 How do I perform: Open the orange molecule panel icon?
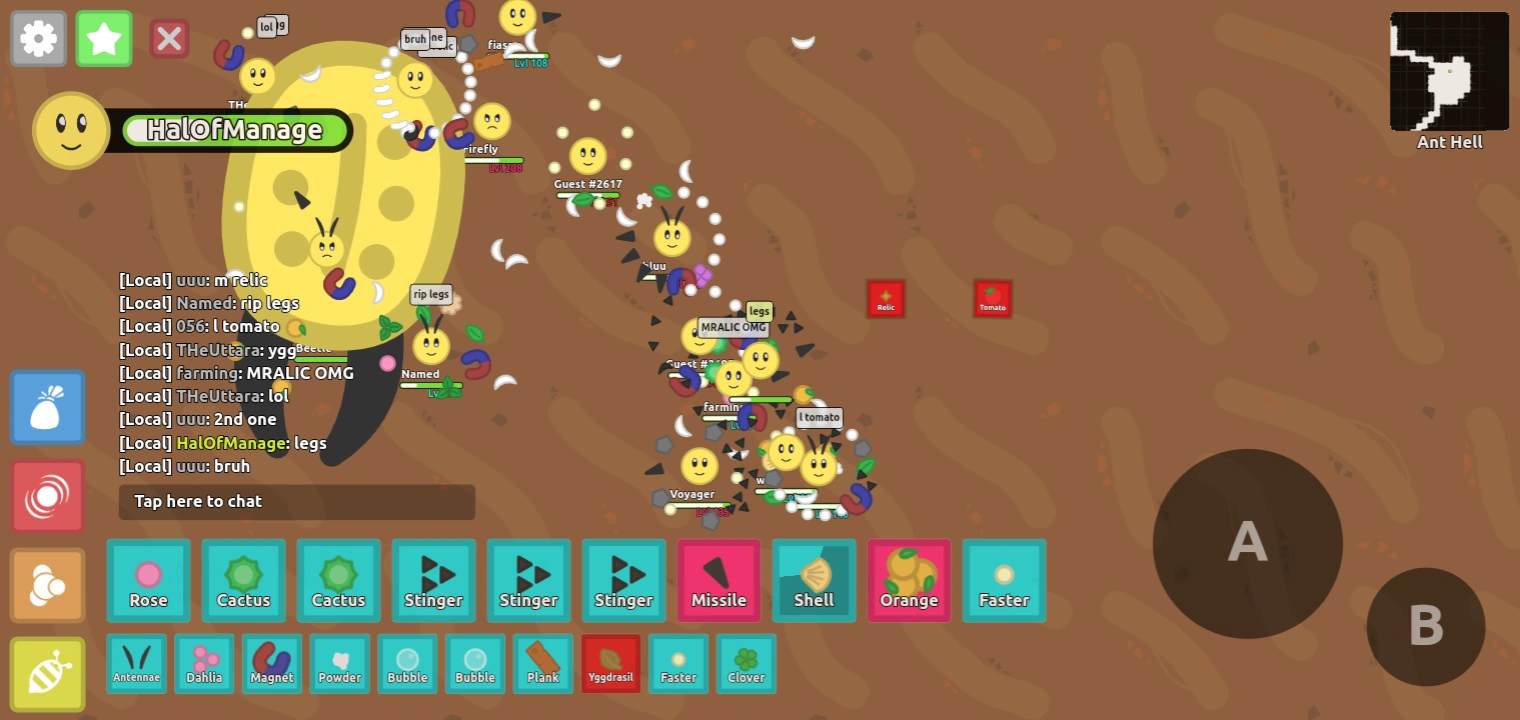[x=47, y=585]
